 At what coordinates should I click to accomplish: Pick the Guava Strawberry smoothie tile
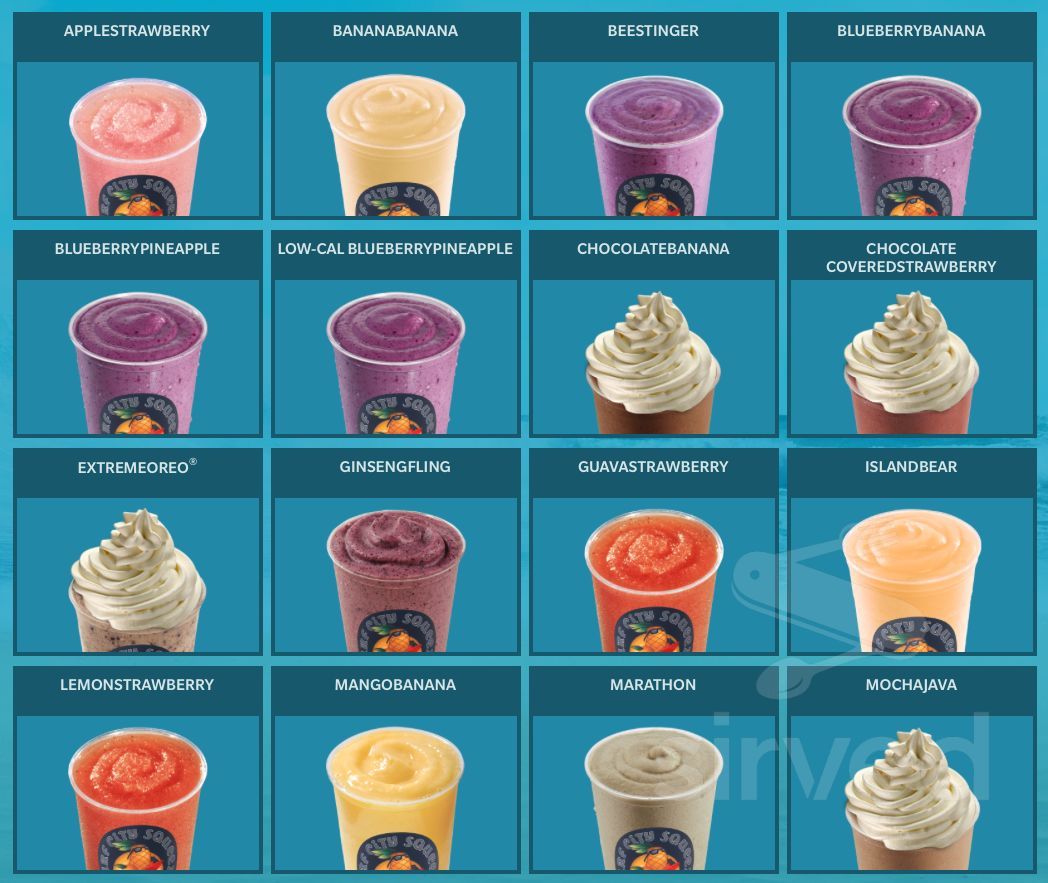[653, 574]
